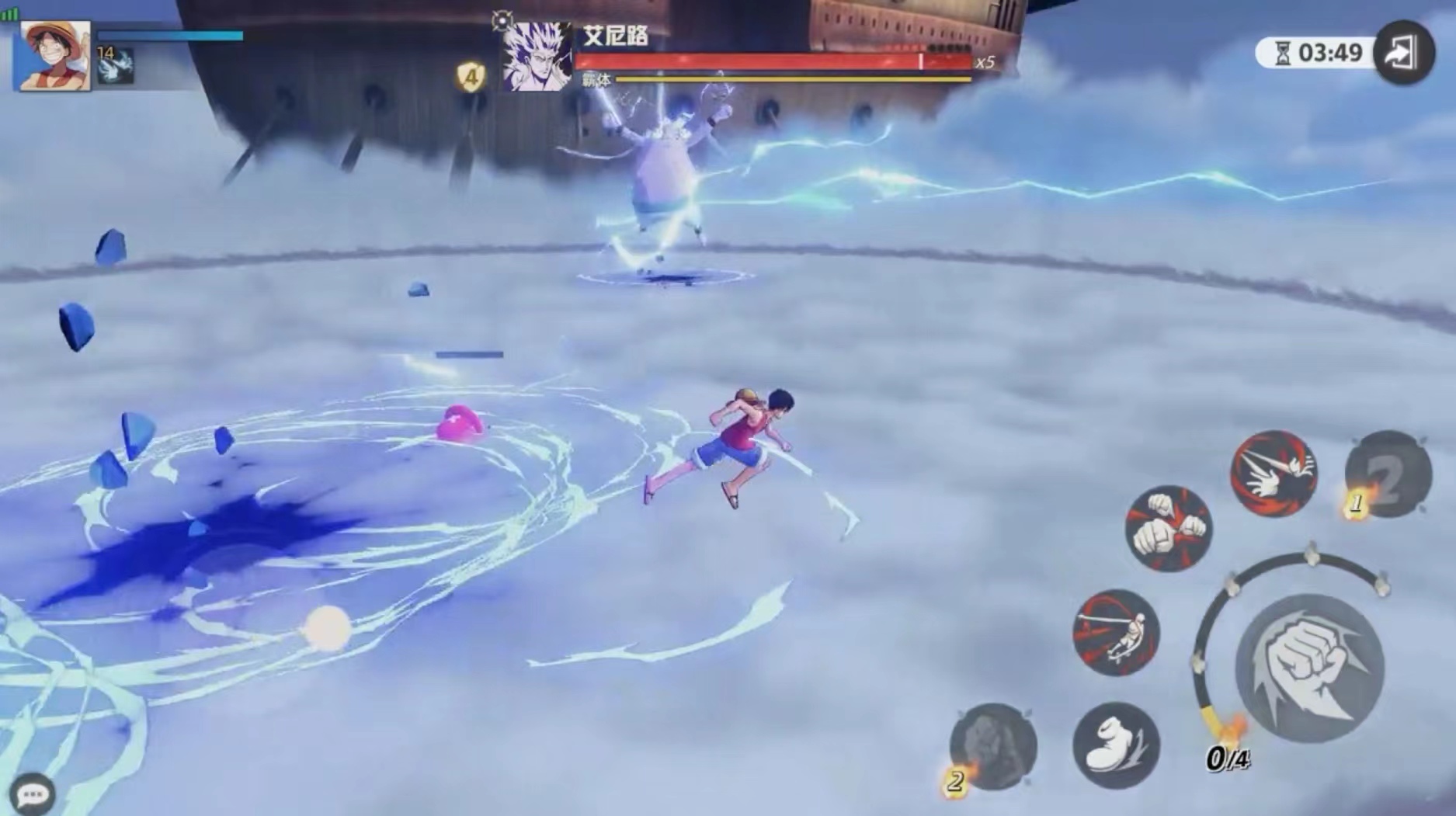Exit the battle via the door icon
Screen dimensions: 1456x816
pyautogui.click(x=1403, y=53)
